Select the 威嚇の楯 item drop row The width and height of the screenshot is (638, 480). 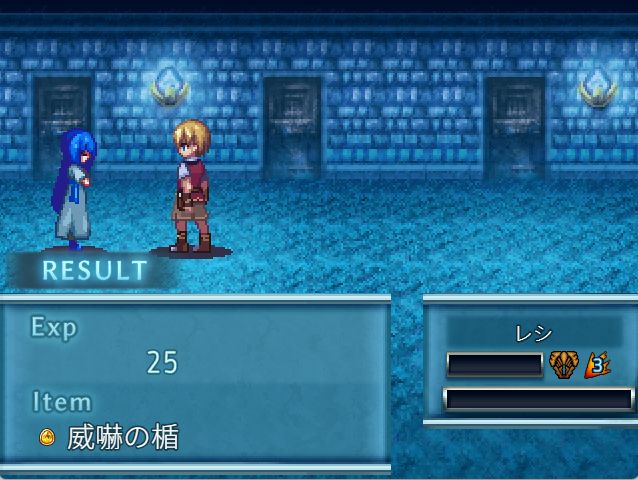110,437
